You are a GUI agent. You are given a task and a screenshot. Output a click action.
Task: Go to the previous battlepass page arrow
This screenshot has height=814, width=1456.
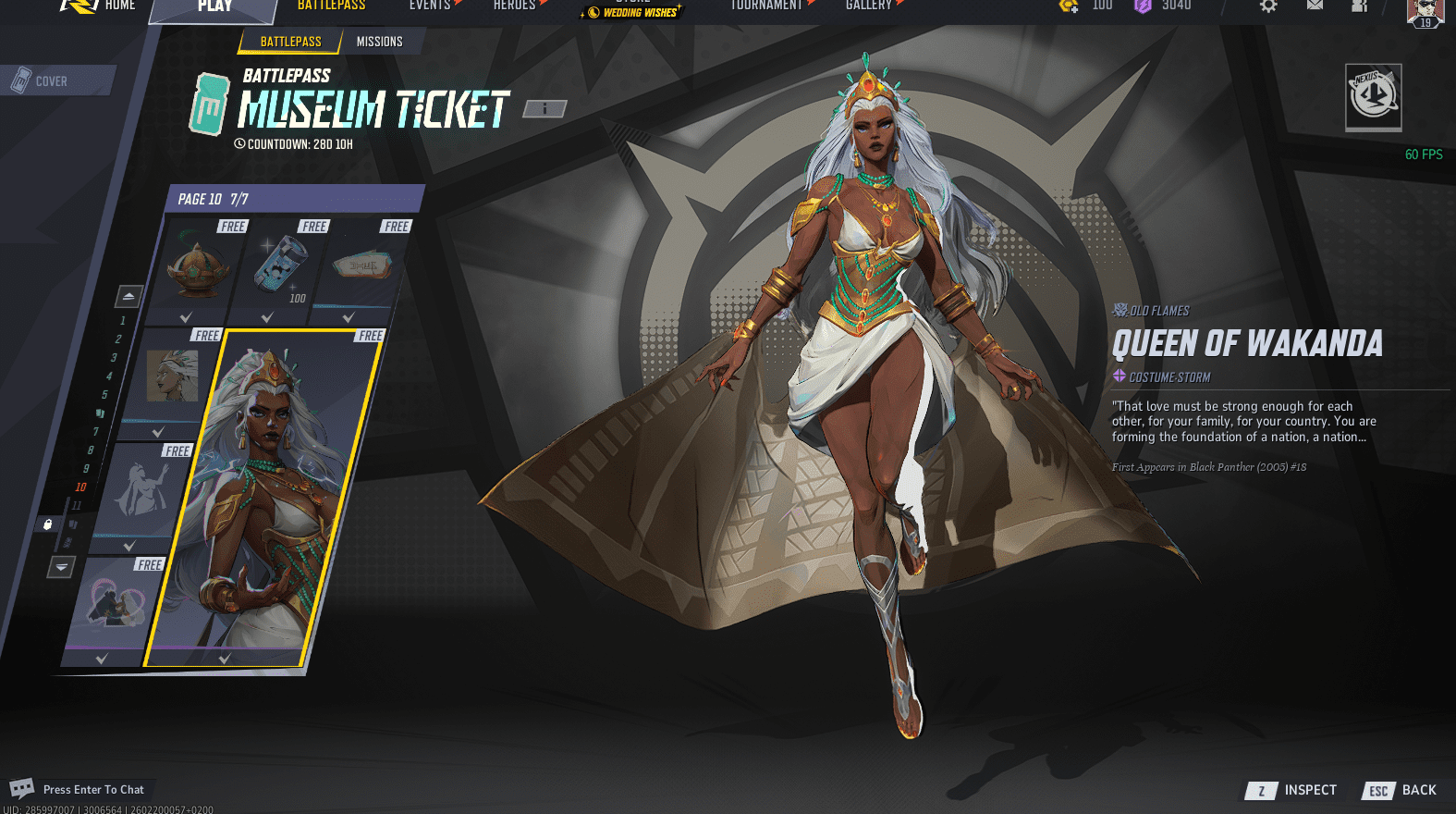pyautogui.click(x=128, y=296)
